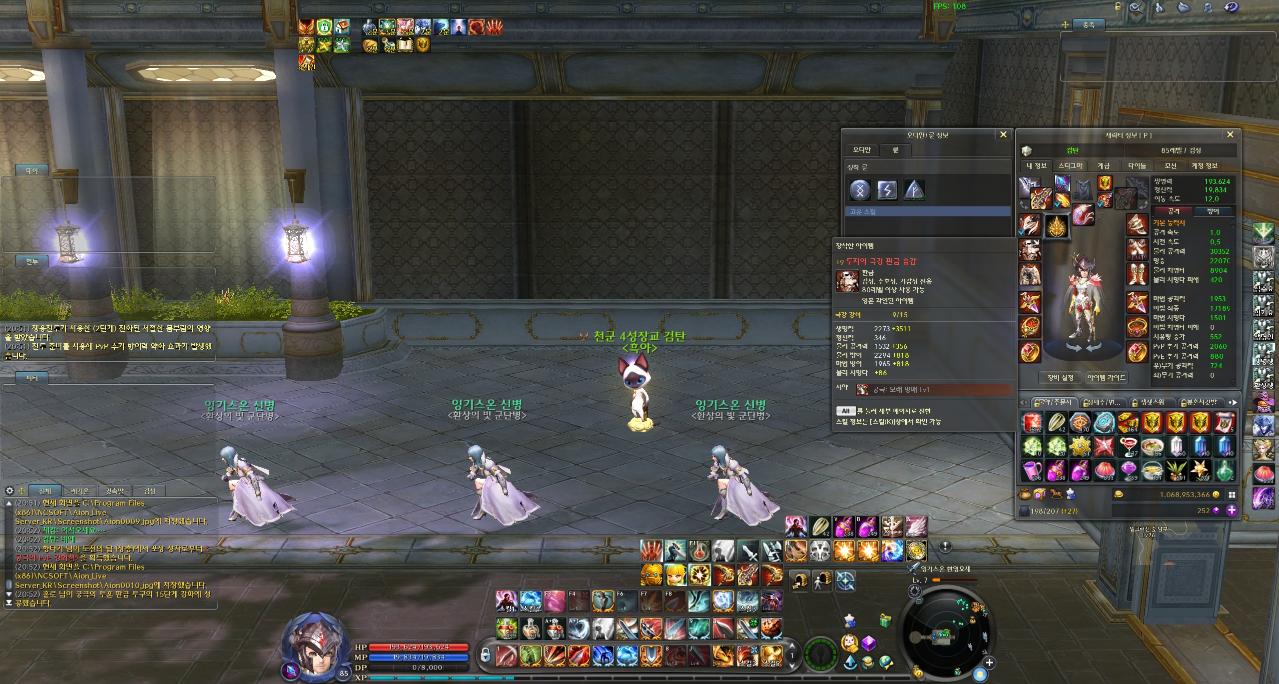The height and width of the screenshot is (684, 1279).
Task: Open the 타이틀 tab in character window
Action: tap(1138, 166)
